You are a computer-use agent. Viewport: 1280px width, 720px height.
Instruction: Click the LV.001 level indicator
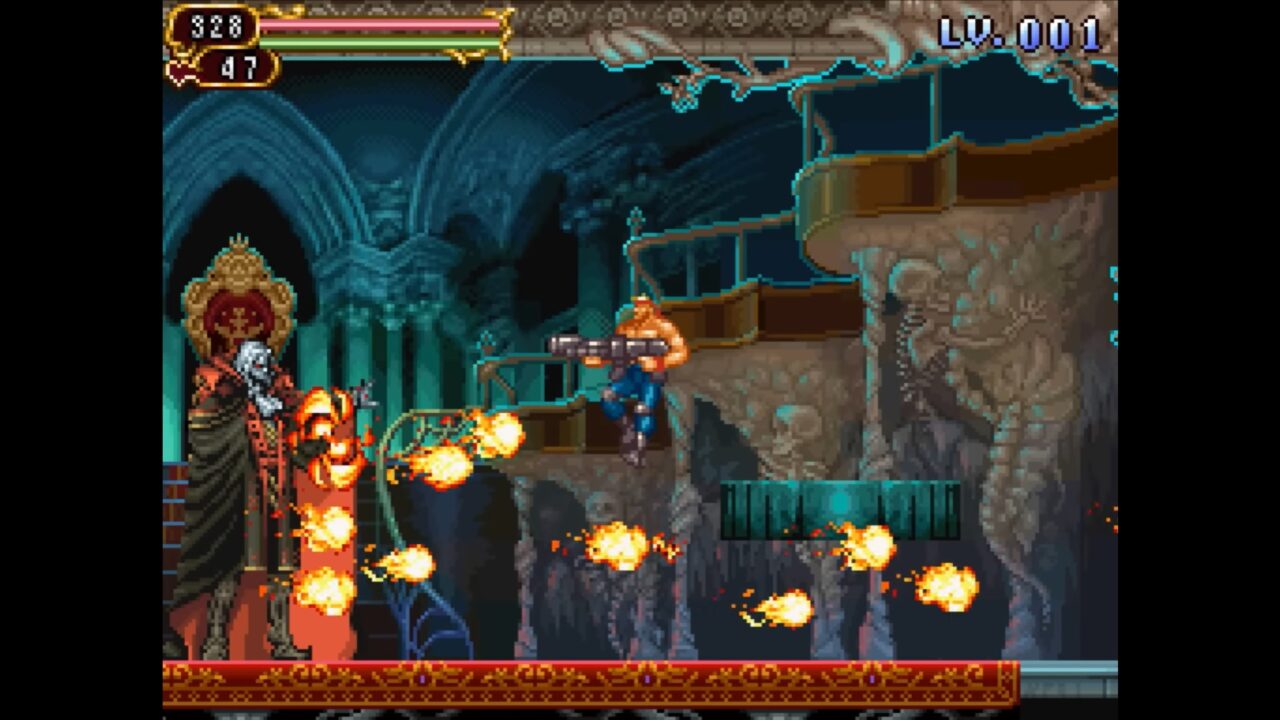coord(1019,33)
